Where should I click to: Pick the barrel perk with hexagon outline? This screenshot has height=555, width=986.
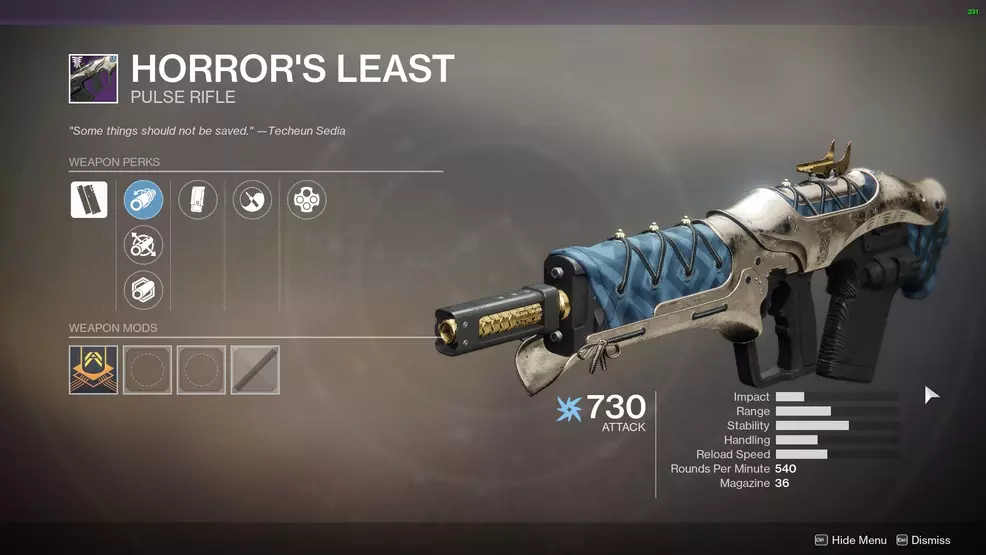click(143, 290)
